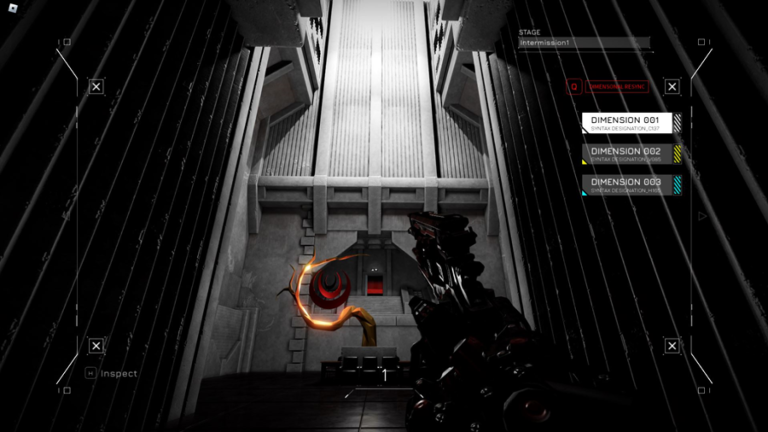Click the Stage field showing Intermission1
Image resolution: width=768 pixels, height=432 pixels.
click(x=583, y=44)
